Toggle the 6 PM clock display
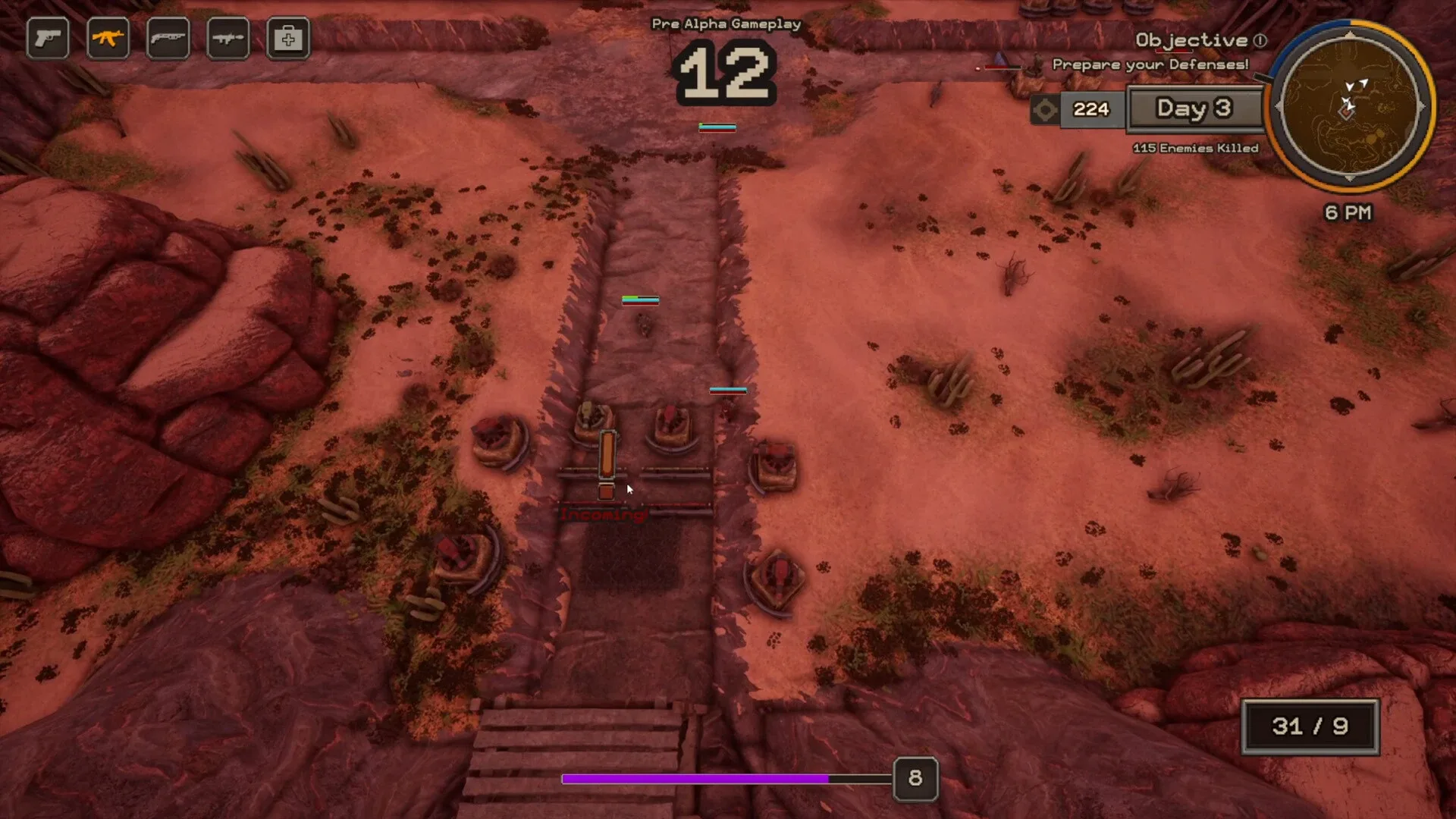The height and width of the screenshot is (819, 1456). pos(1347,213)
